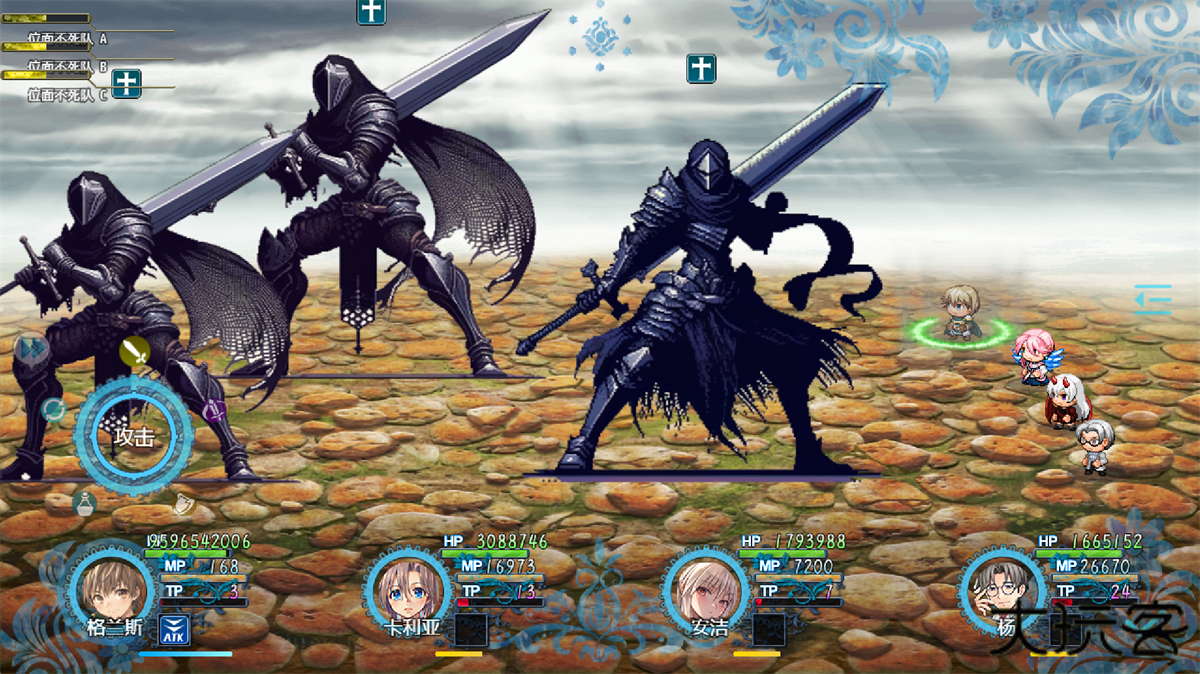Open the purple skill icon on the wheel
The image size is (1200, 674).
[x=213, y=409]
